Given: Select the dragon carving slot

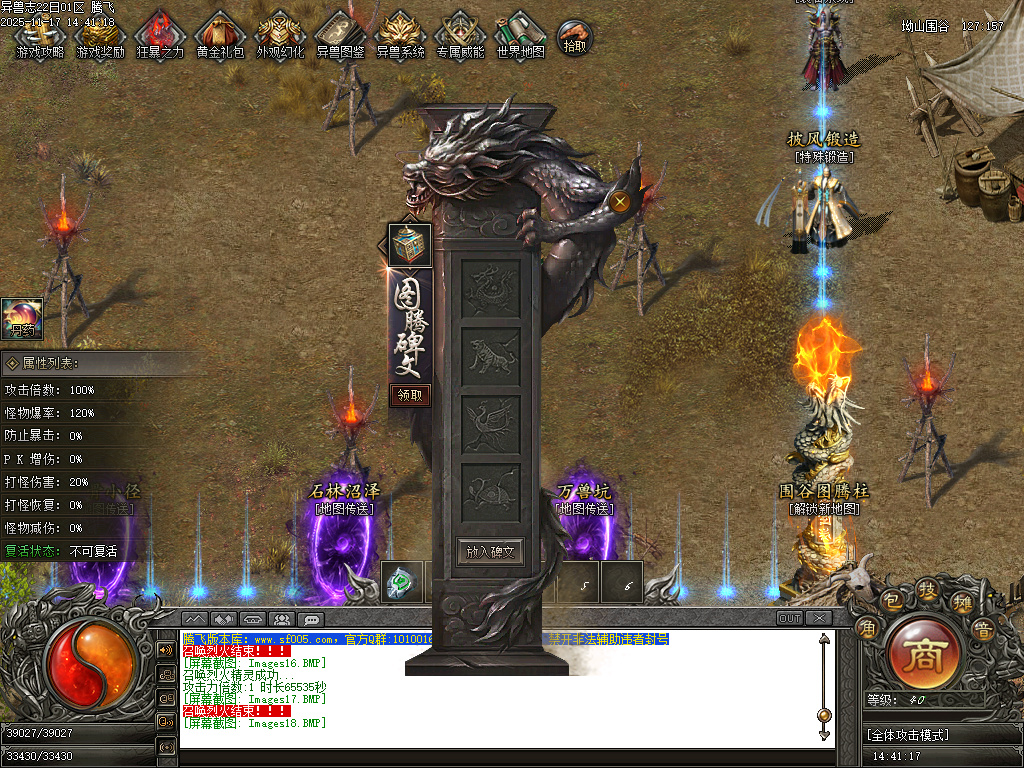Looking at the screenshot, I should tap(490, 287).
